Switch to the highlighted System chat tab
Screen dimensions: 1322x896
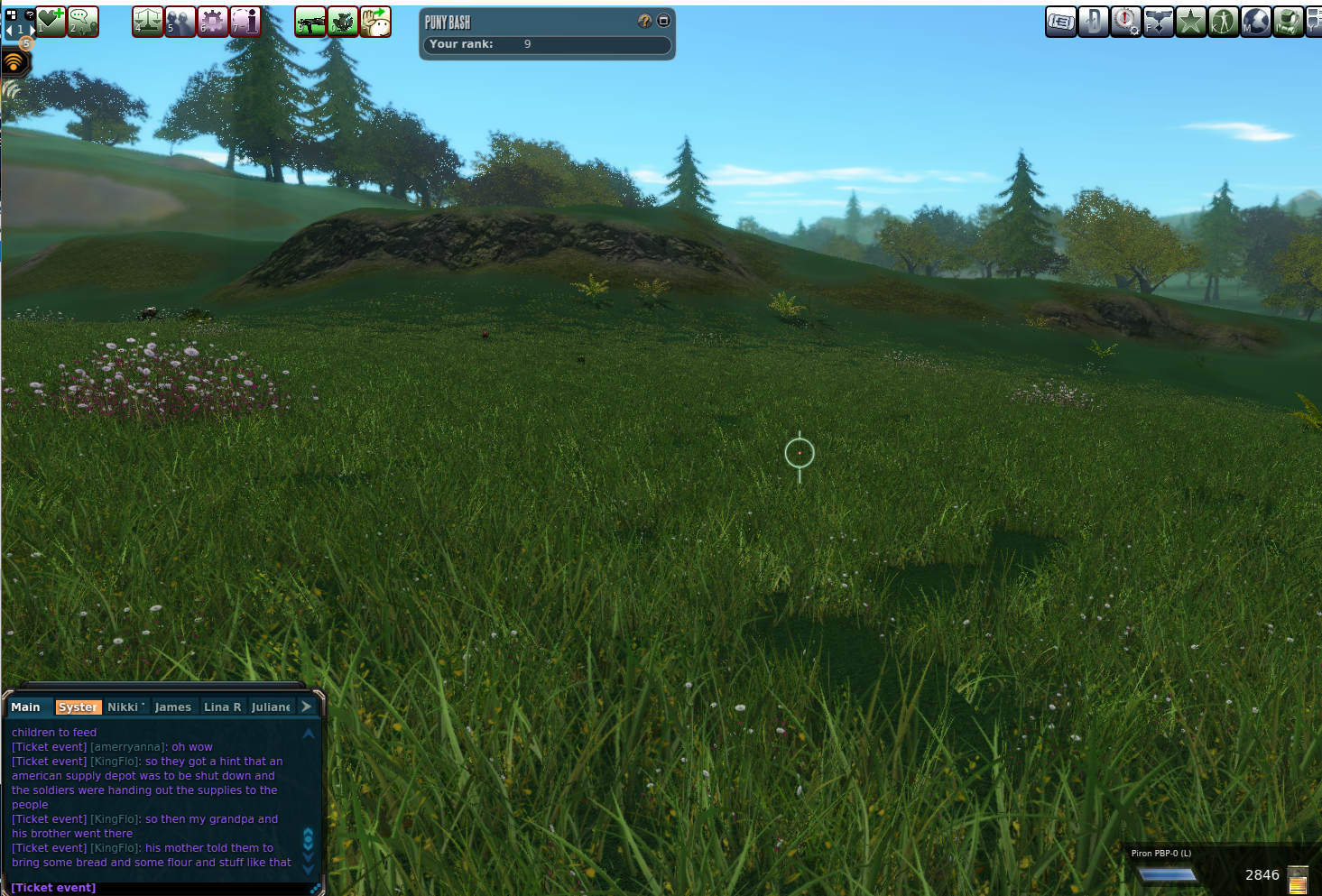click(x=78, y=707)
